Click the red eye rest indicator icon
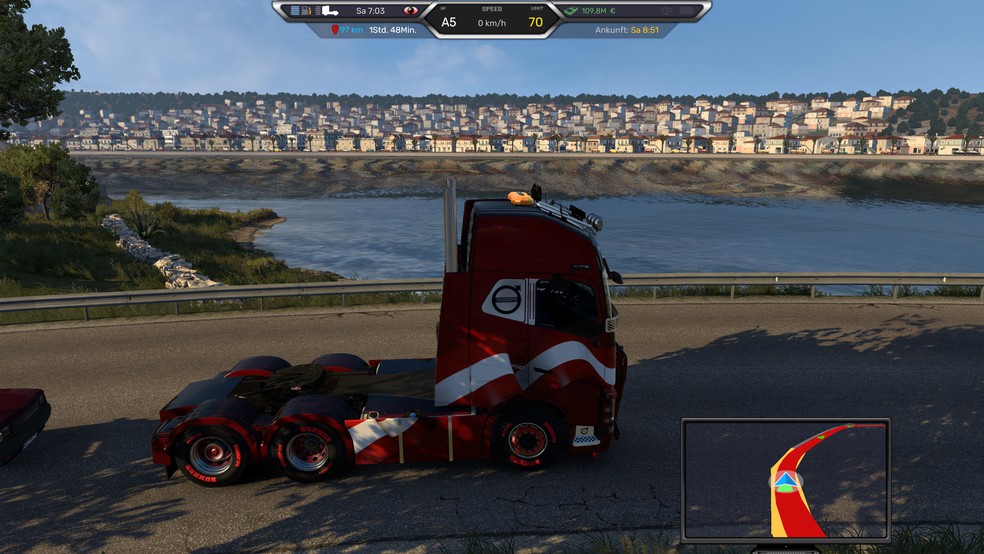This screenshot has height=554, width=984. coord(410,11)
